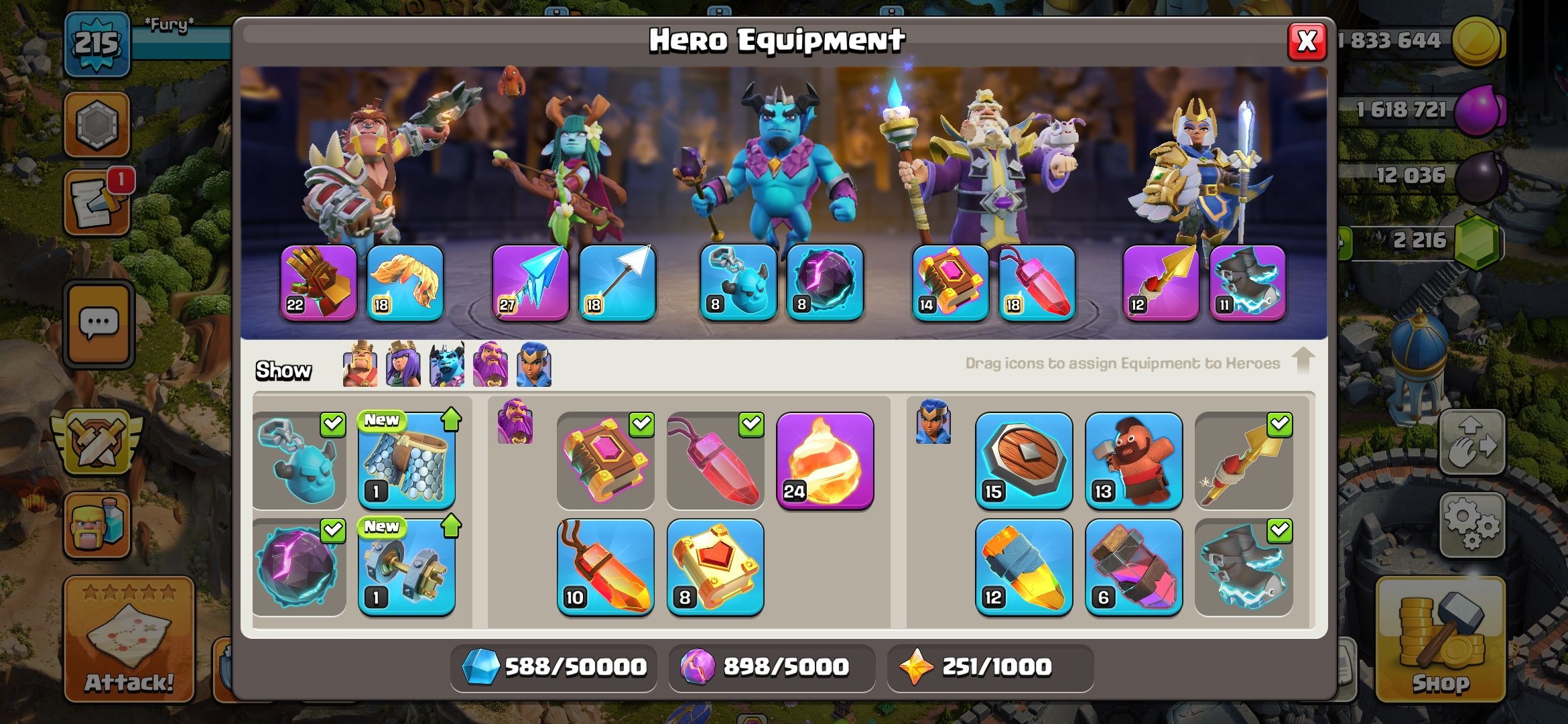
Task: Select the Haste Vial level 12
Action: coord(1024,566)
